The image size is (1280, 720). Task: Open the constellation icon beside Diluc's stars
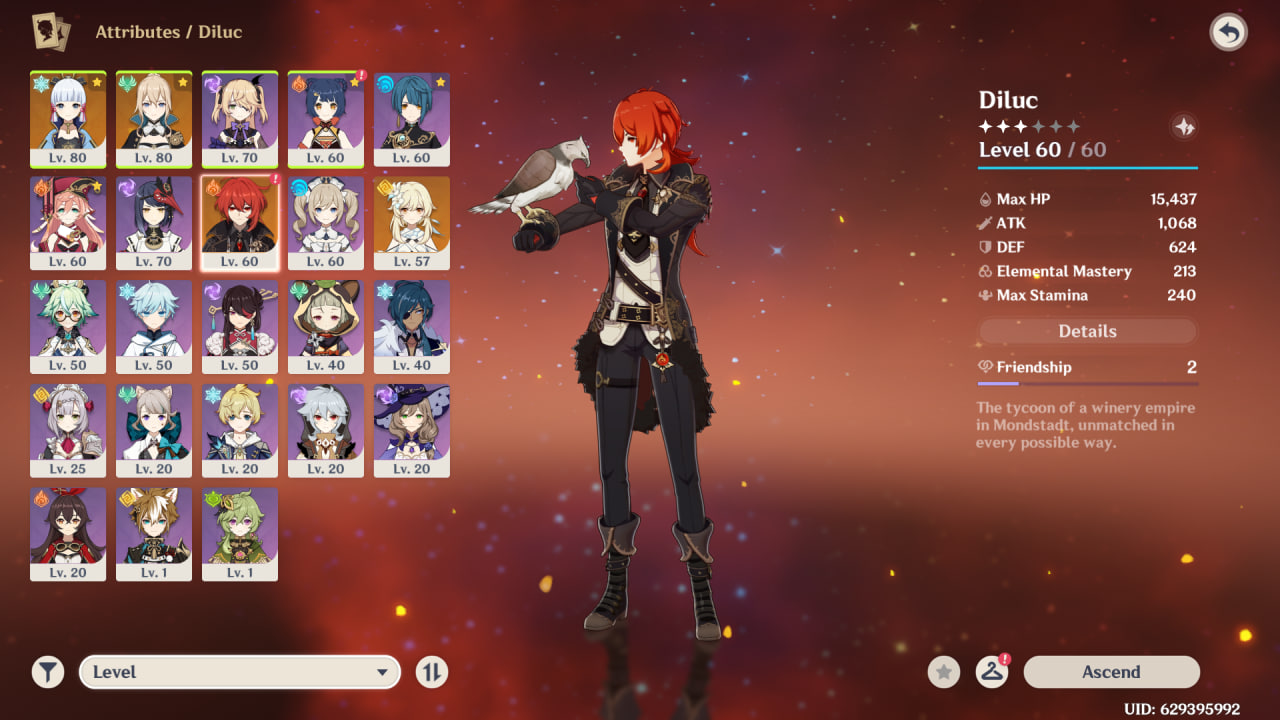pos(1184,127)
